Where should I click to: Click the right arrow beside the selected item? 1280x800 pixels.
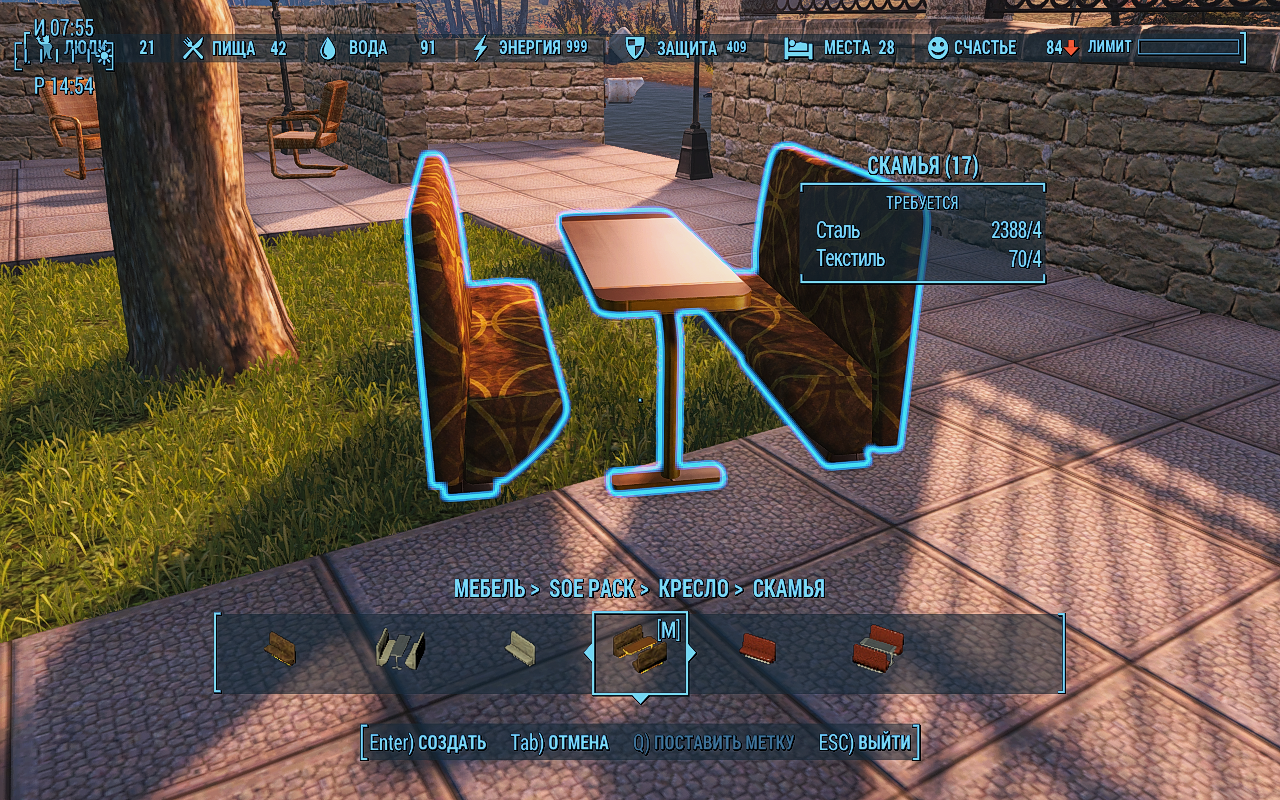coord(691,653)
